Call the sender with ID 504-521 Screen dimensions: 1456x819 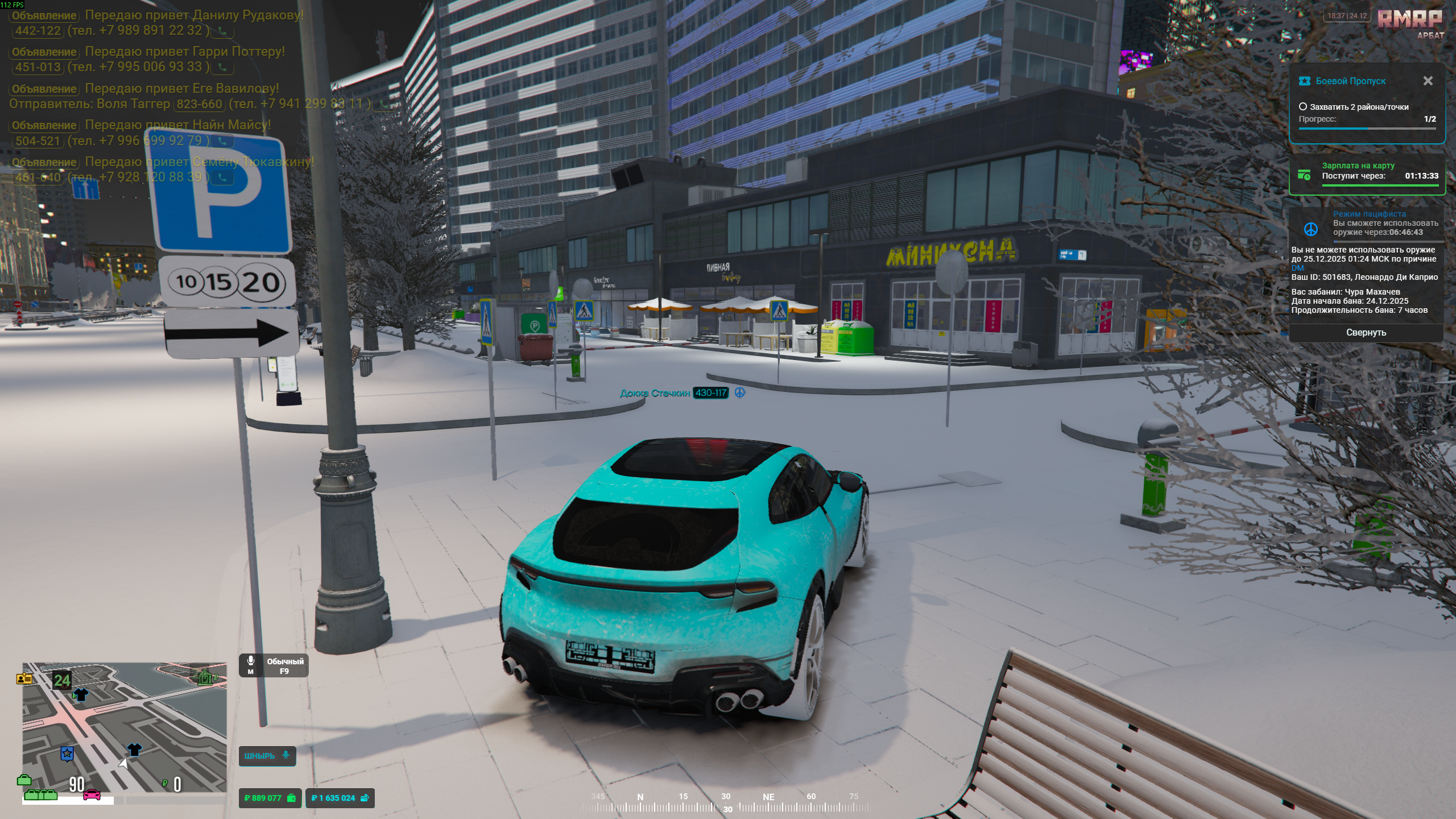pyautogui.click(x=222, y=141)
